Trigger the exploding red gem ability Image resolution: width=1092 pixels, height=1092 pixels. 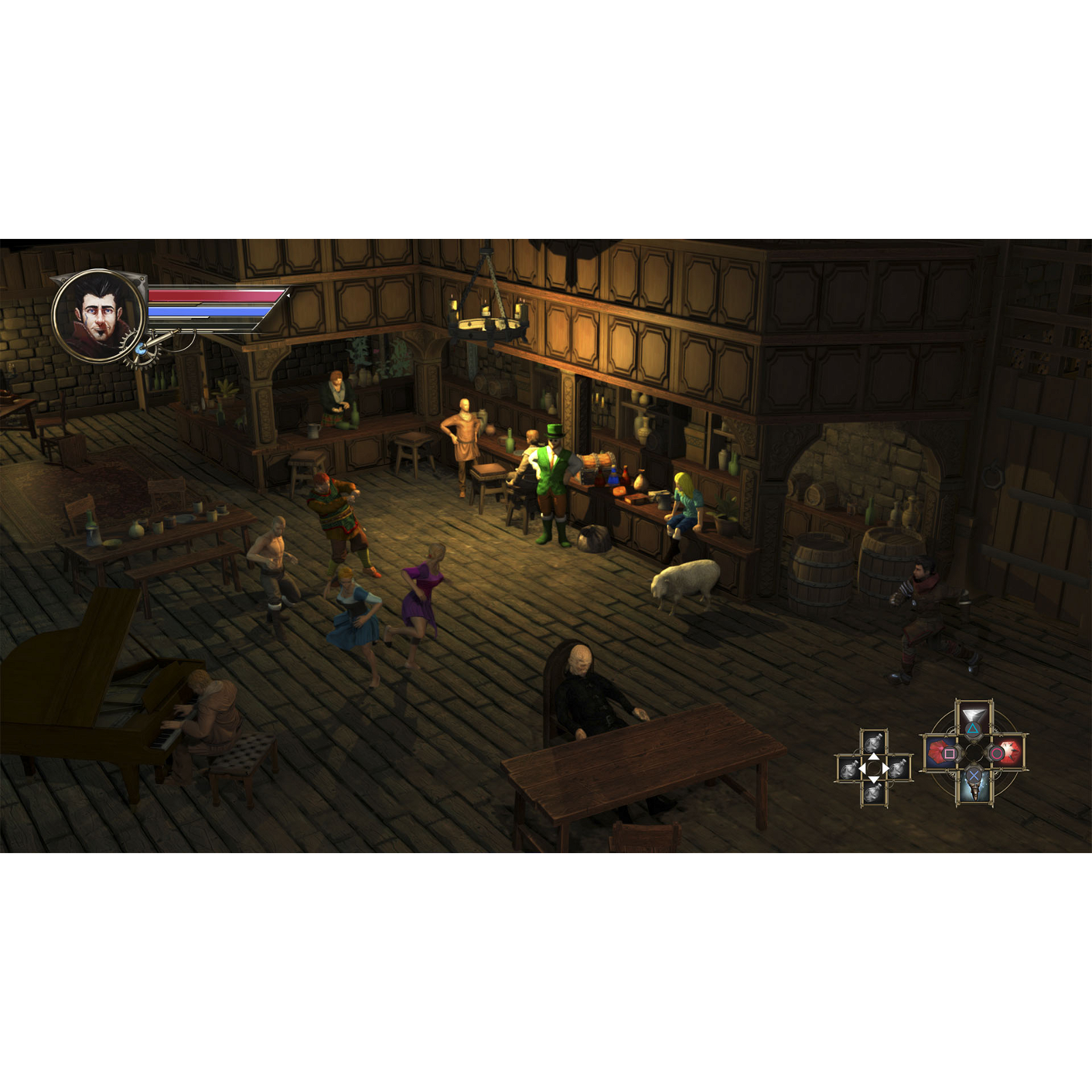pyautogui.click(x=1007, y=753)
